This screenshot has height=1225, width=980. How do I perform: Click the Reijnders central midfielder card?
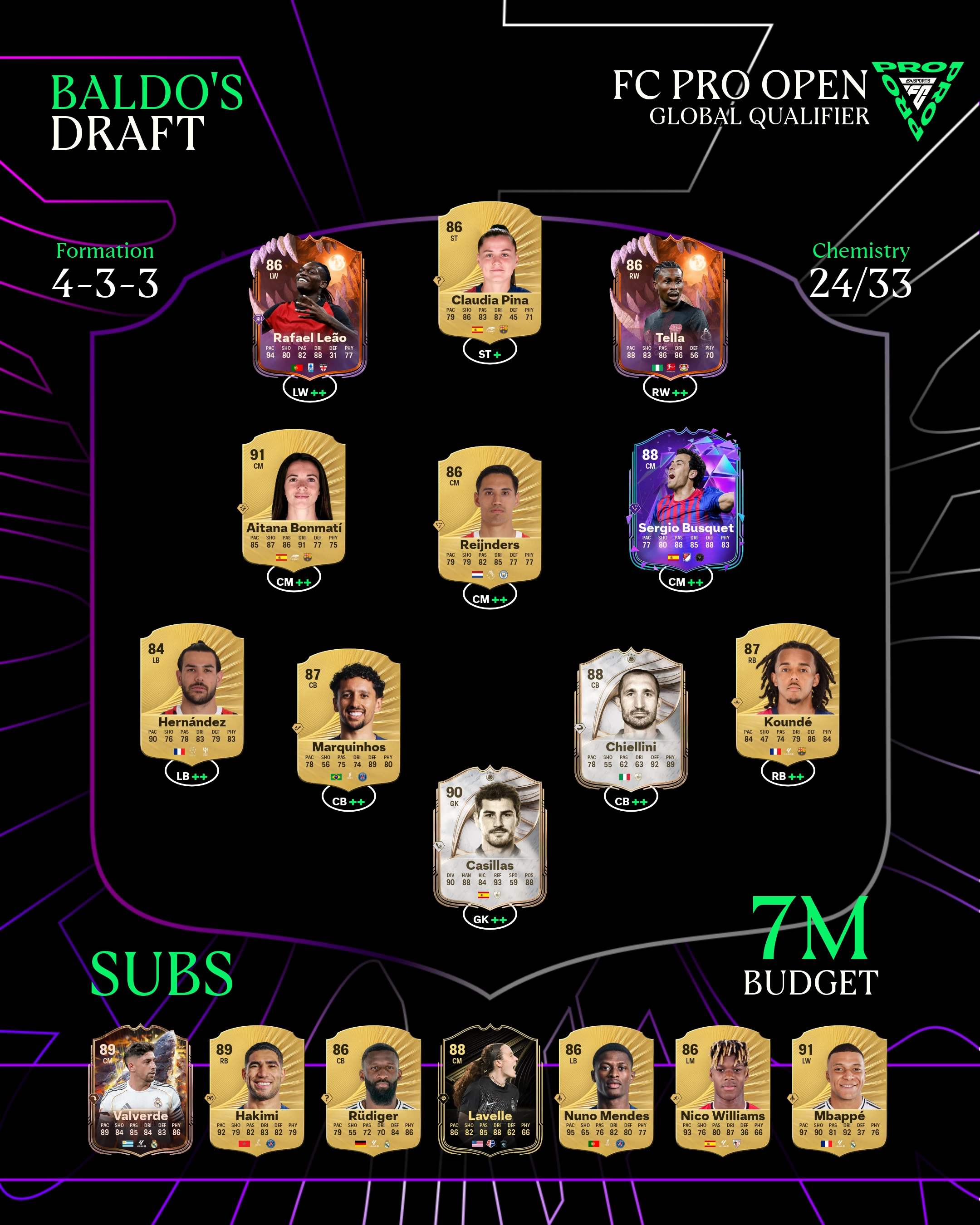pos(489,514)
